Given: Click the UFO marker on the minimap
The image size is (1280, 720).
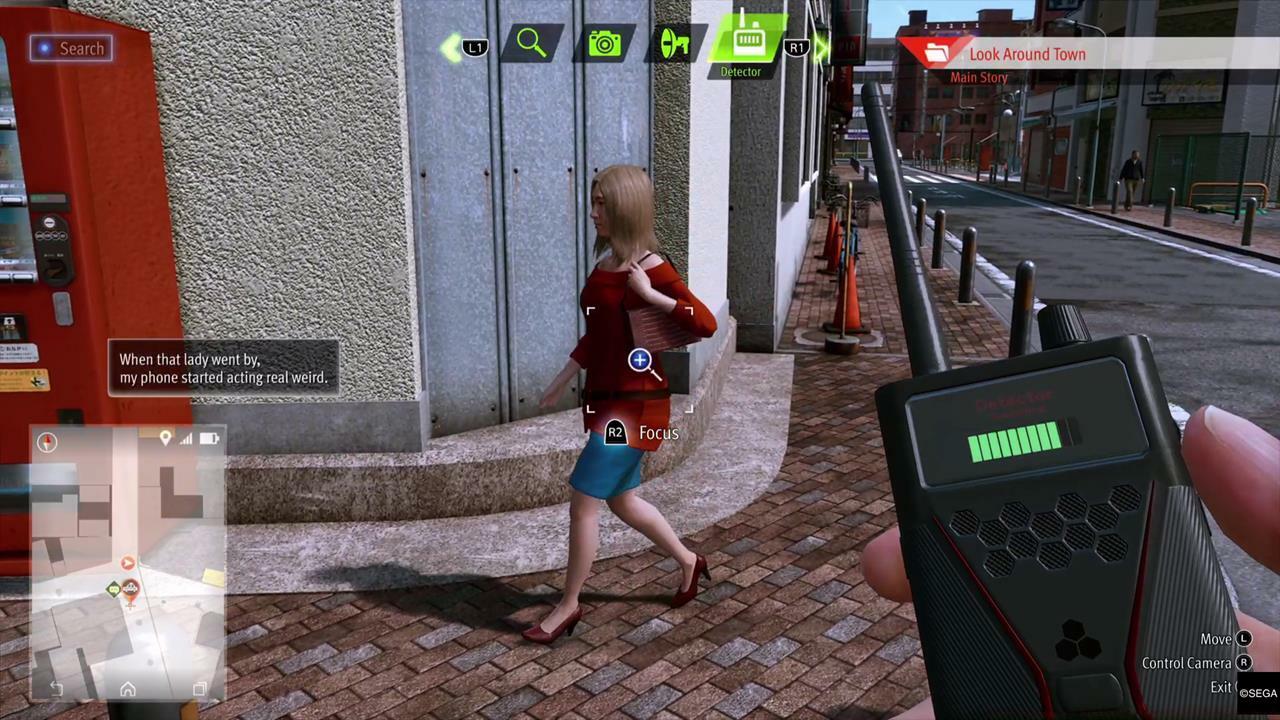Looking at the screenshot, I should (130, 587).
